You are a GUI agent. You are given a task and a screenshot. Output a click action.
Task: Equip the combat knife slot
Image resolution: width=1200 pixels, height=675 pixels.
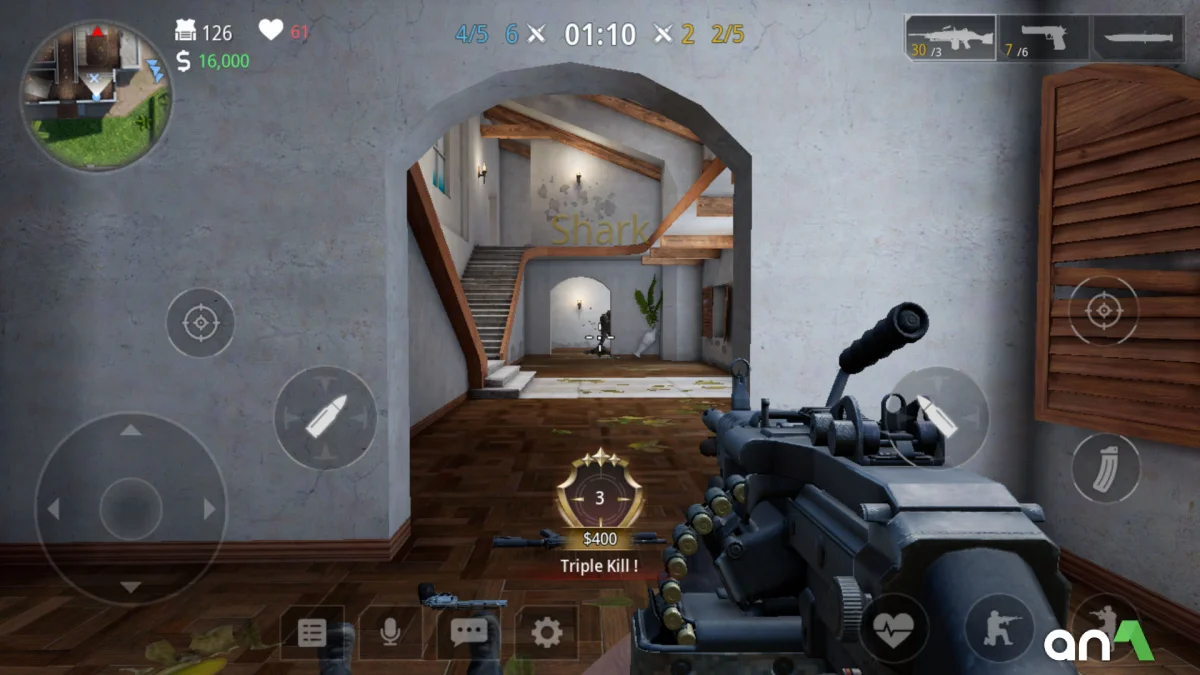tap(1138, 38)
